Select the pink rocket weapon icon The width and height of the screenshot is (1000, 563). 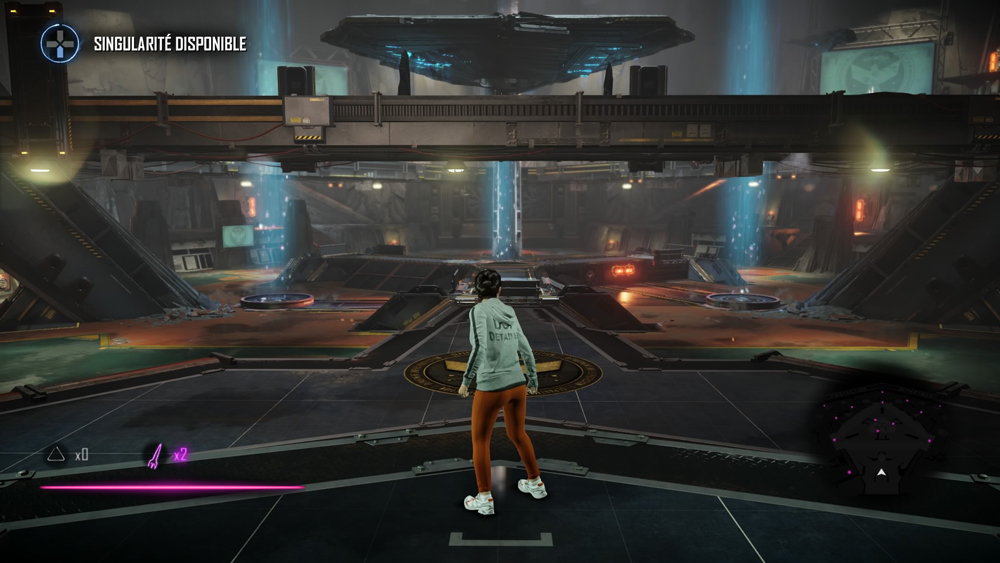[x=155, y=456]
